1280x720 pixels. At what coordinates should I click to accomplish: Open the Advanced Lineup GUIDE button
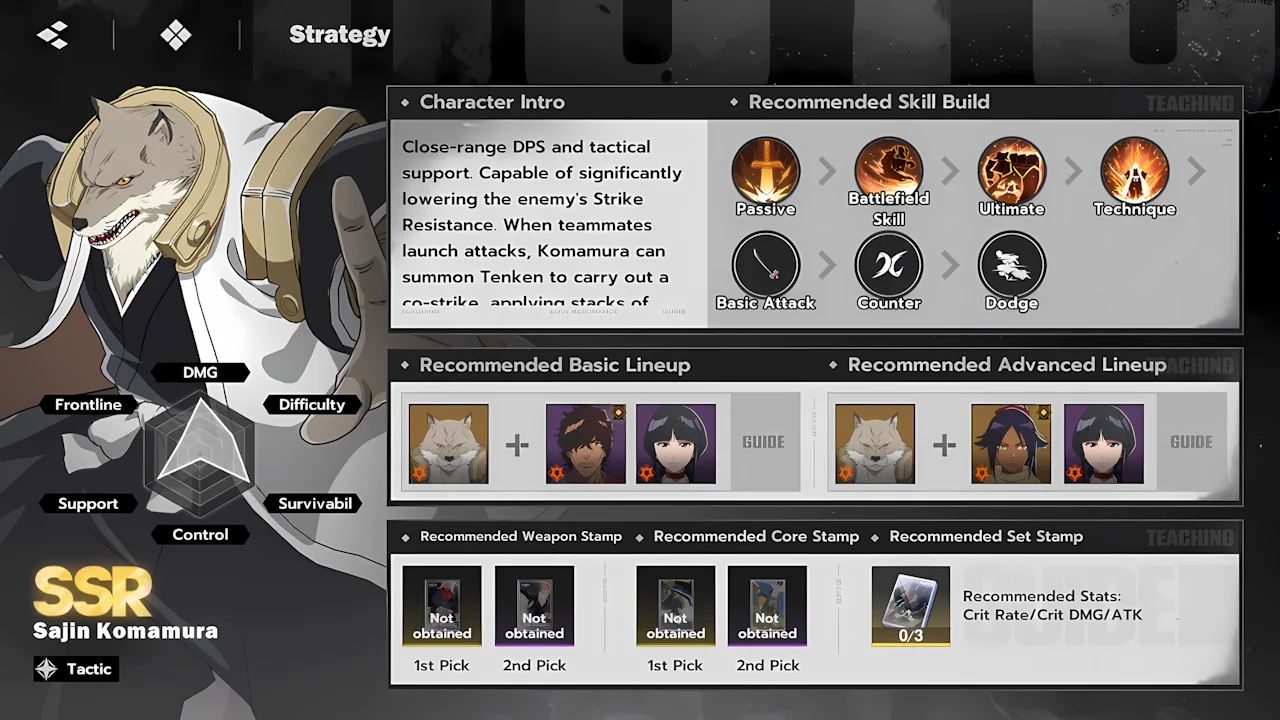1191,442
